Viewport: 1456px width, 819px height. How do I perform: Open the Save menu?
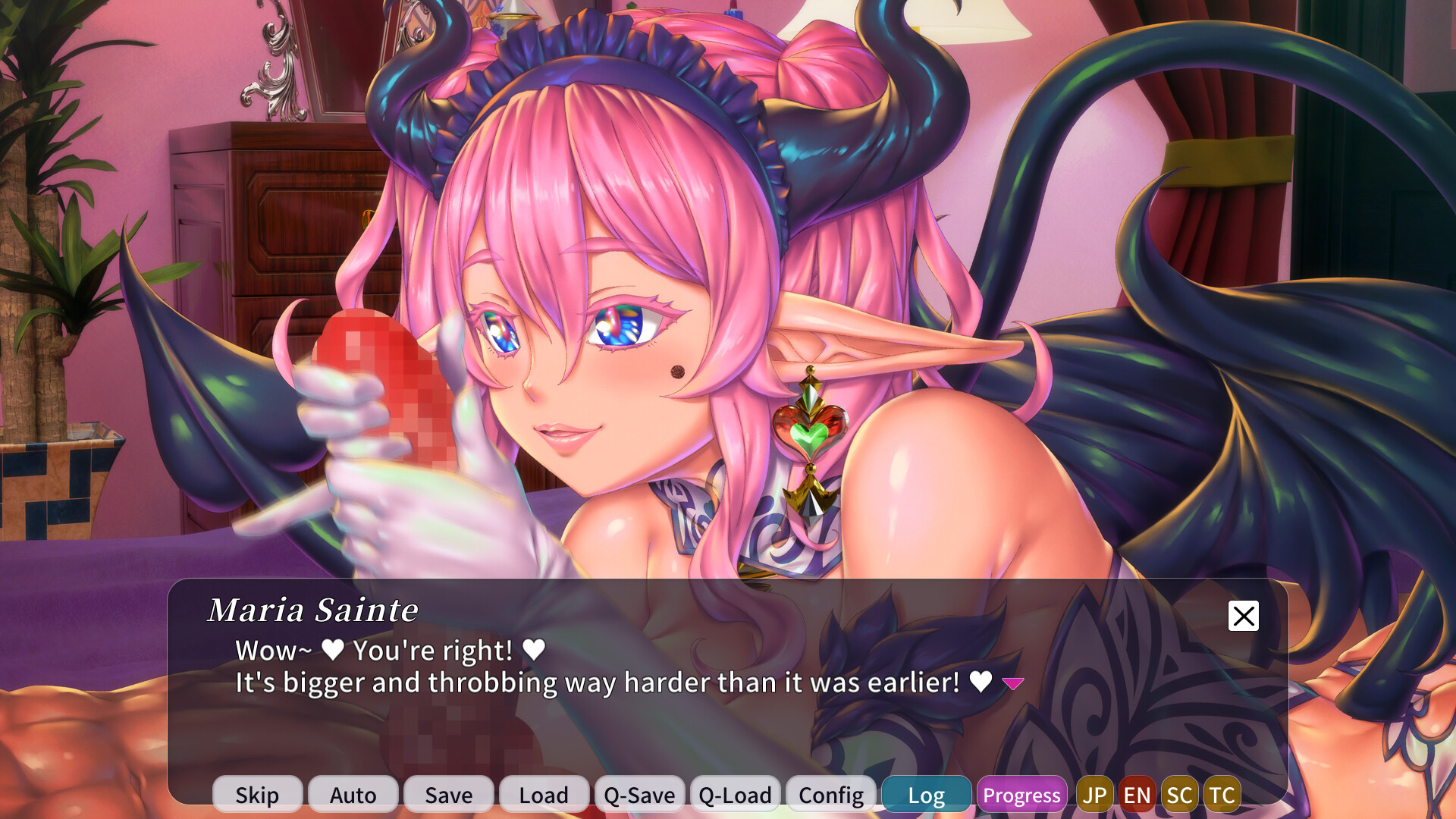point(447,795)
